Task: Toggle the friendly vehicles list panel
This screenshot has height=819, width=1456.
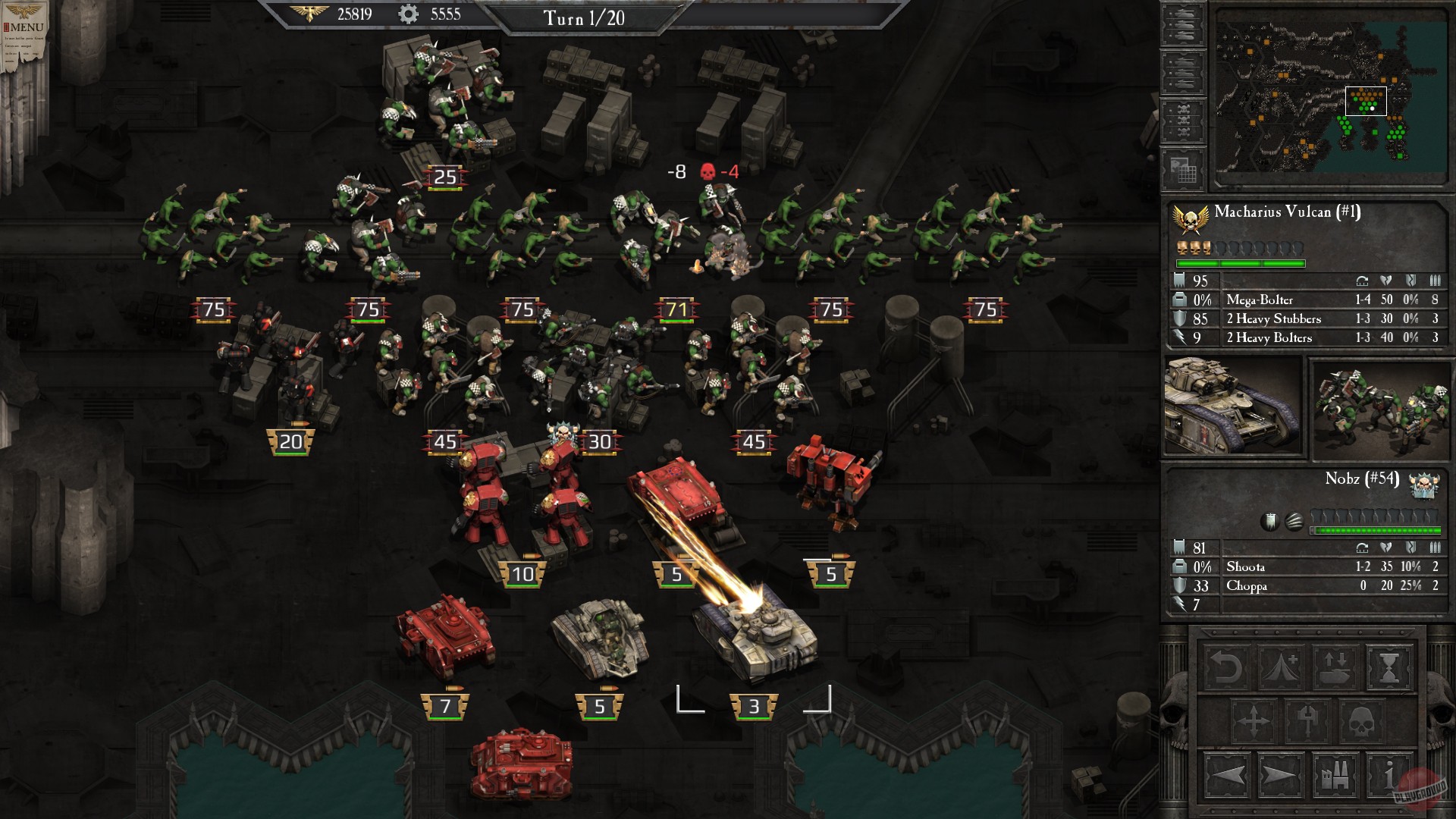Action: (1181, 25)
